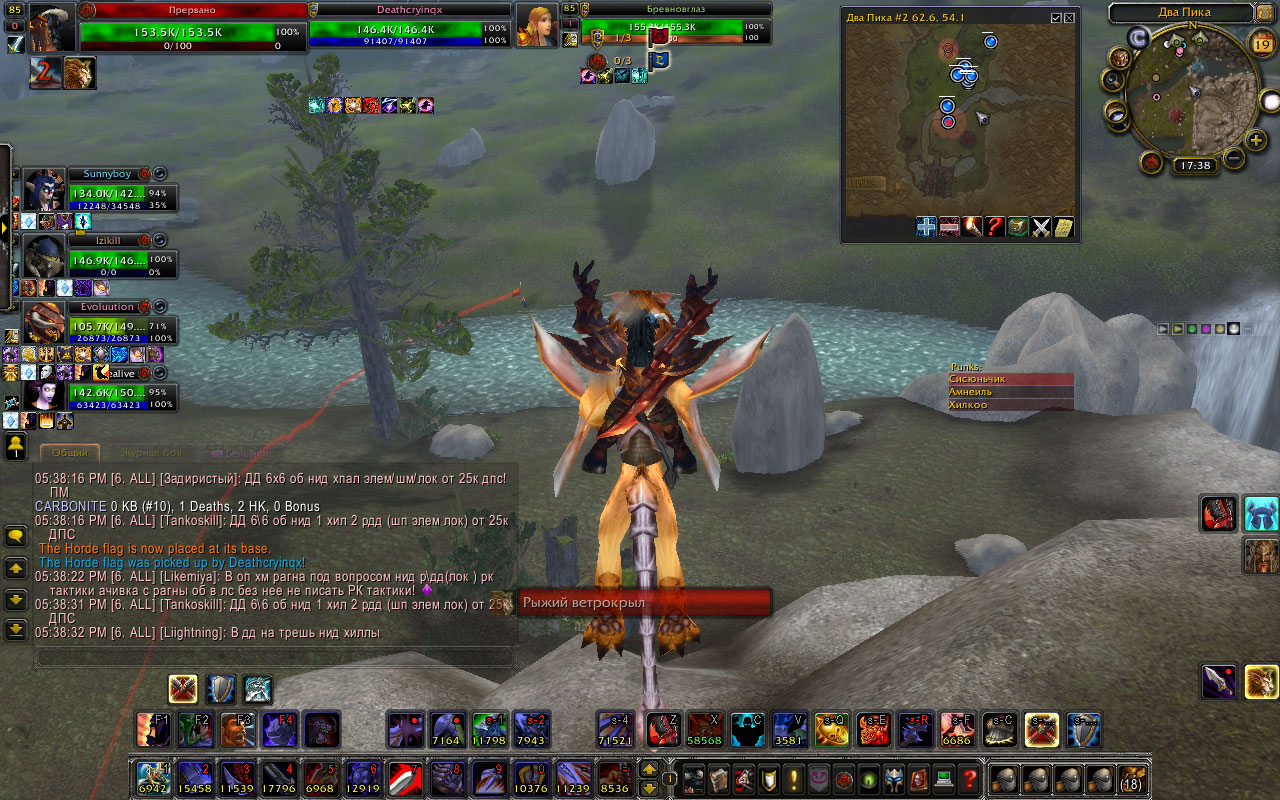
Task: Open the calendar showing day 19
Action: pyautogui.click(x=1261, y=42)
